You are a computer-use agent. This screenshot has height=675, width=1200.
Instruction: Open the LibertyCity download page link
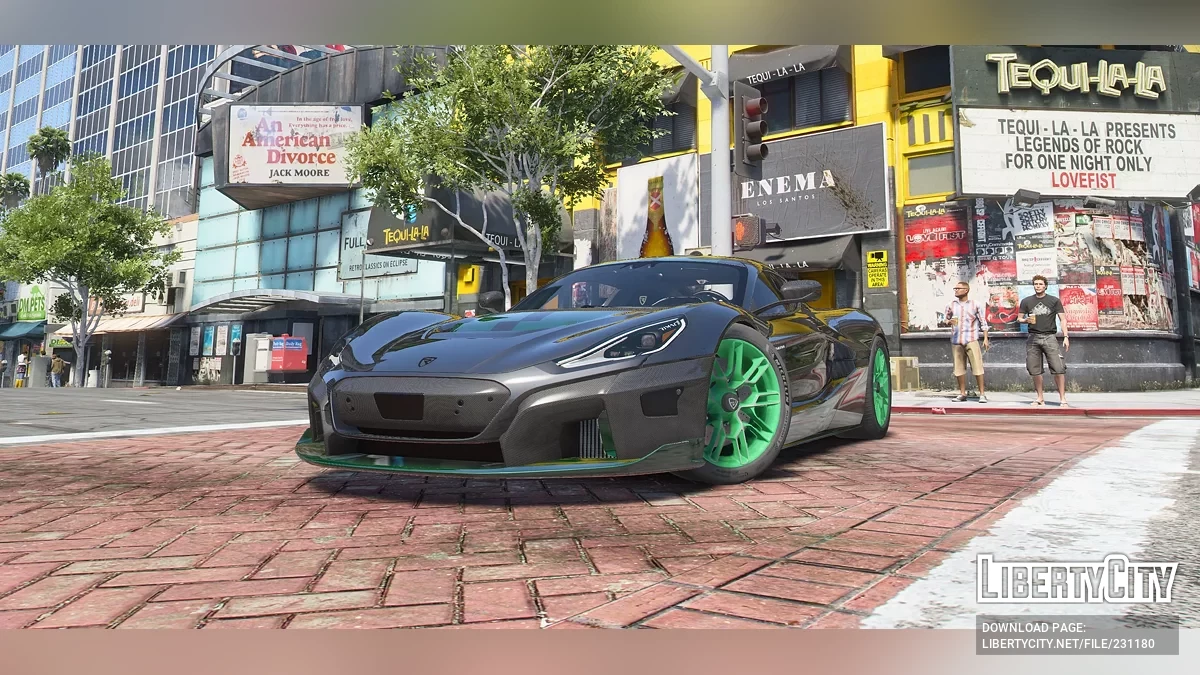tap(1076, 635)
